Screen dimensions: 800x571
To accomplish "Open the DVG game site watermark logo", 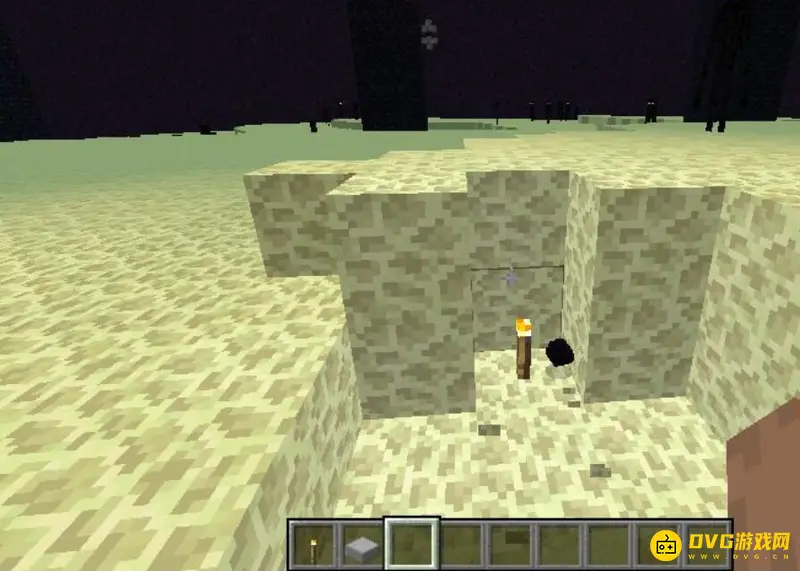I will [x=722, y=546].
